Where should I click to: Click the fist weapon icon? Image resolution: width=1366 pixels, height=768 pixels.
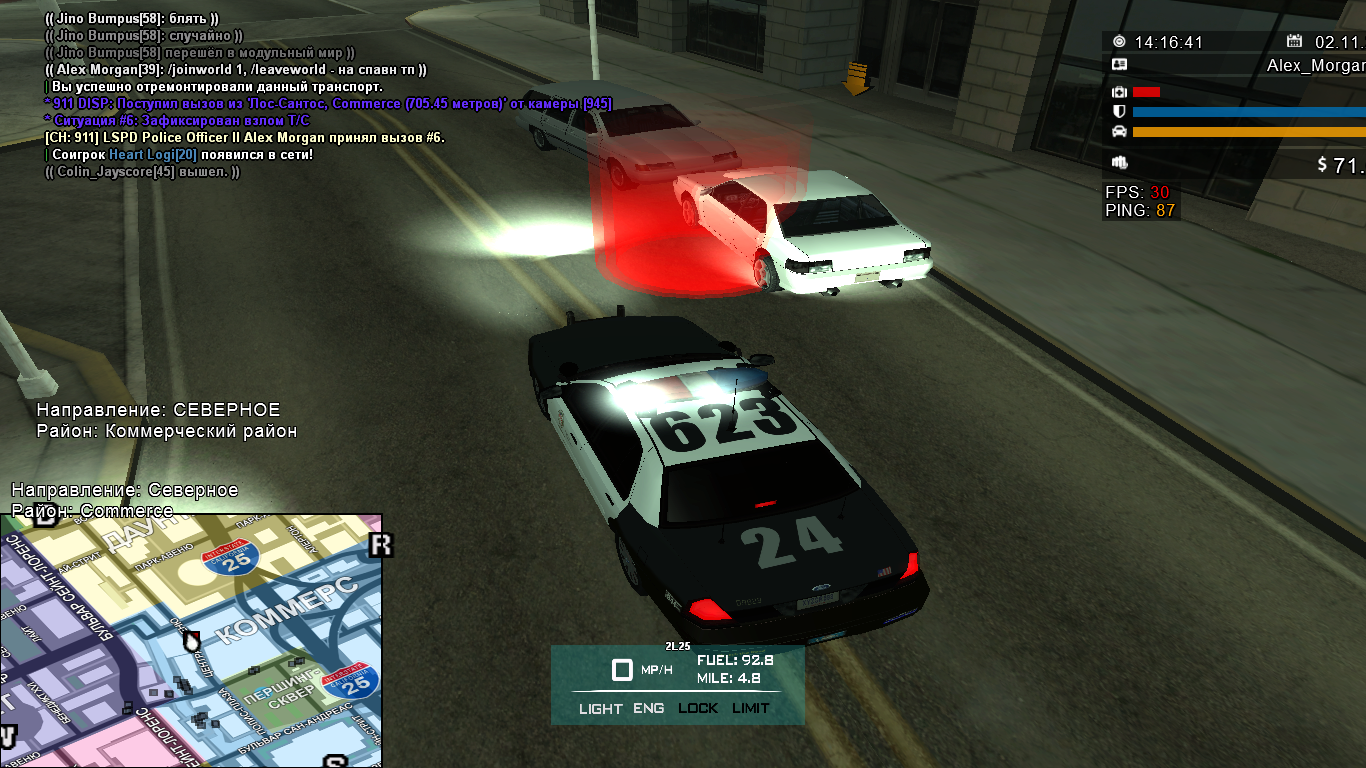pyautogui.click(x=1119, y=163)
